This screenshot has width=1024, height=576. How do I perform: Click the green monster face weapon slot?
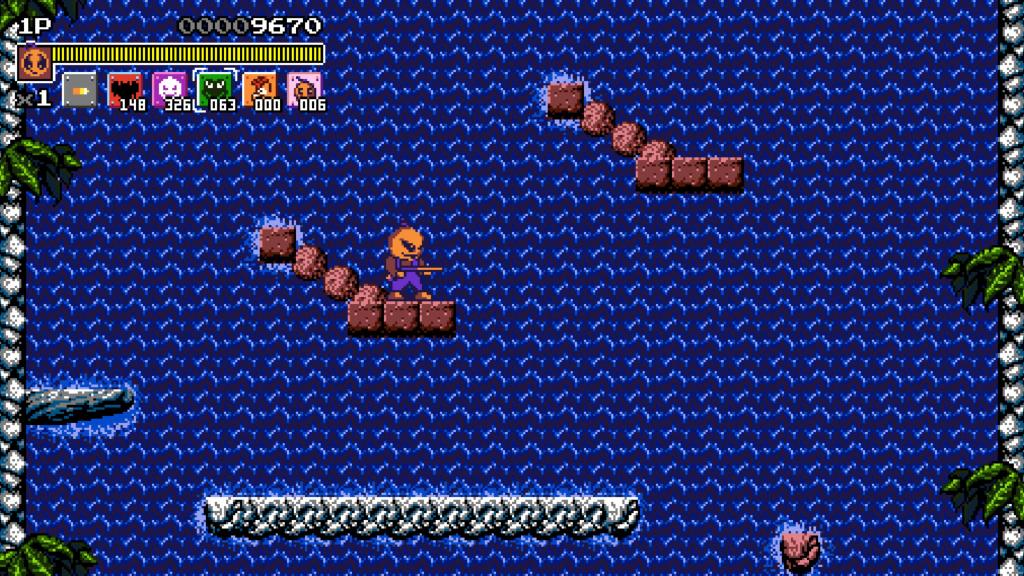tap(214, 89)
